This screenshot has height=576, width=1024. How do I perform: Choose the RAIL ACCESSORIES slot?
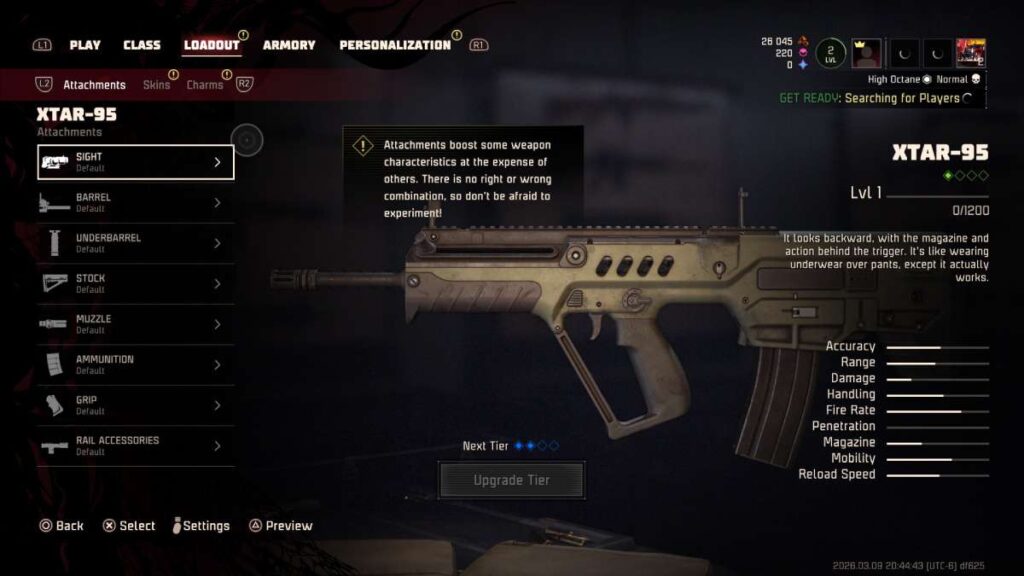point(136,446)
